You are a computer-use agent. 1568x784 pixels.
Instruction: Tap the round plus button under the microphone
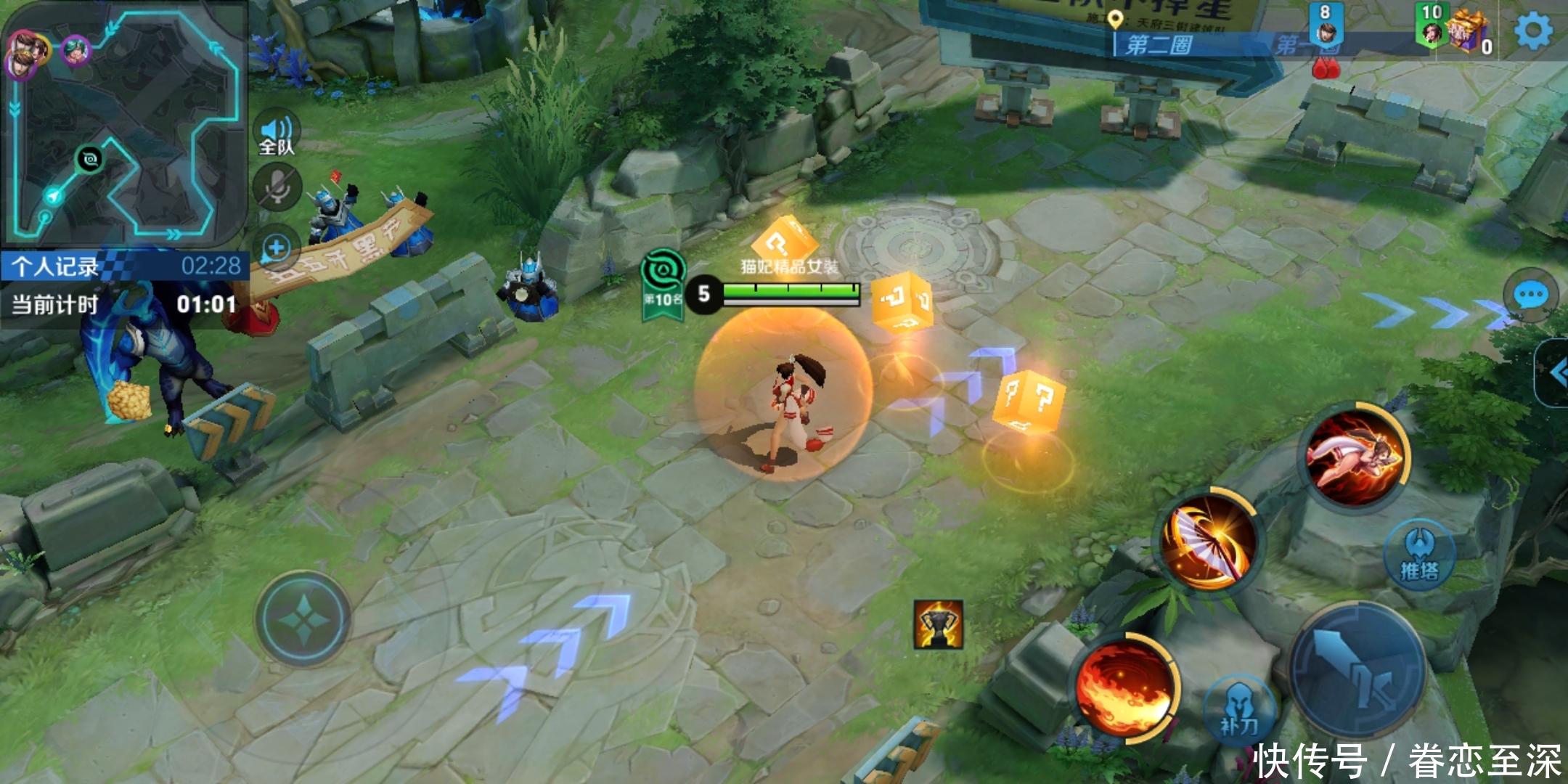(277, 249)
